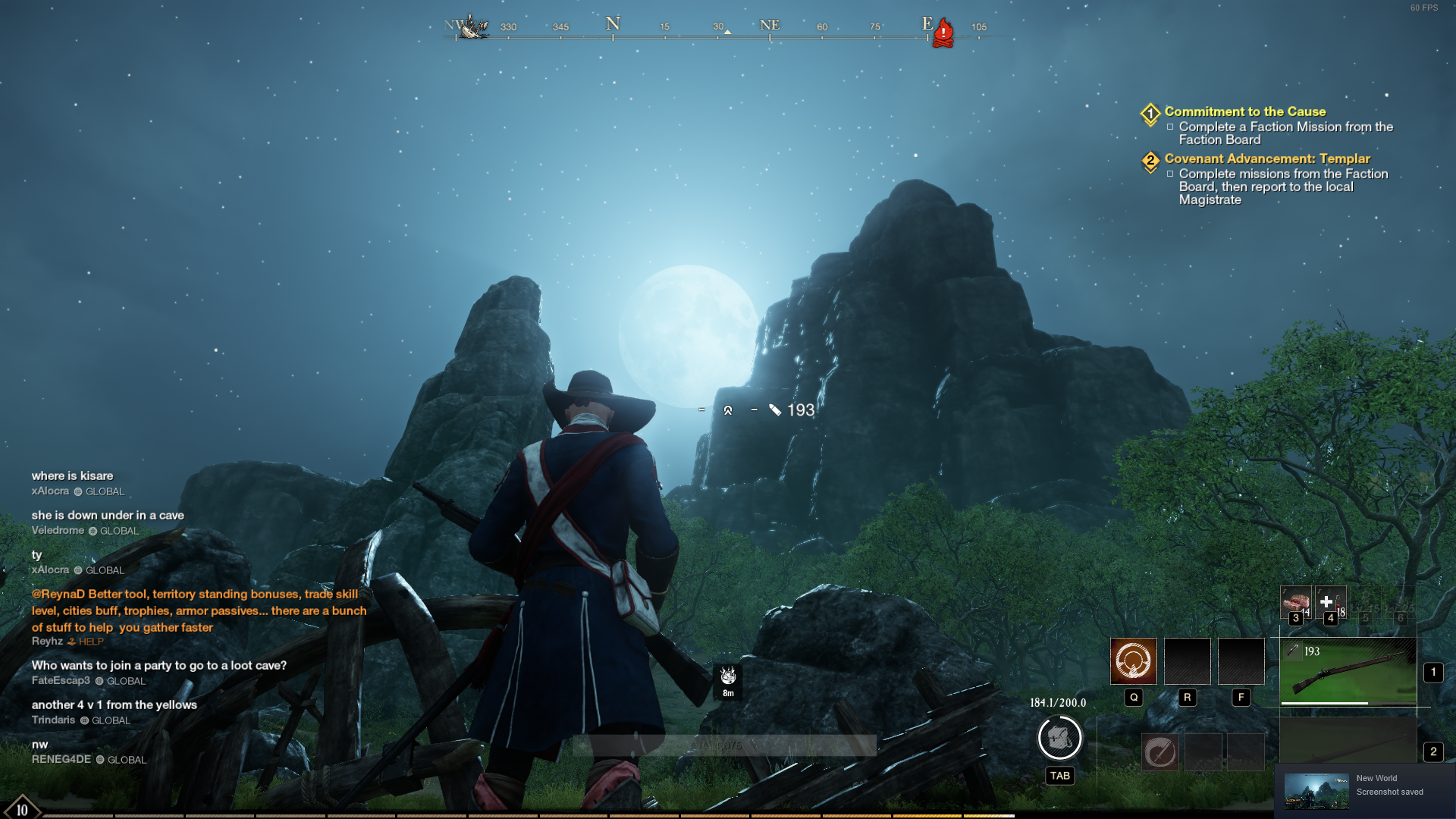The width and height of the screenshot is (1456, 819).
Task: Use the health potion quick slot
Action: [1329, 603]
